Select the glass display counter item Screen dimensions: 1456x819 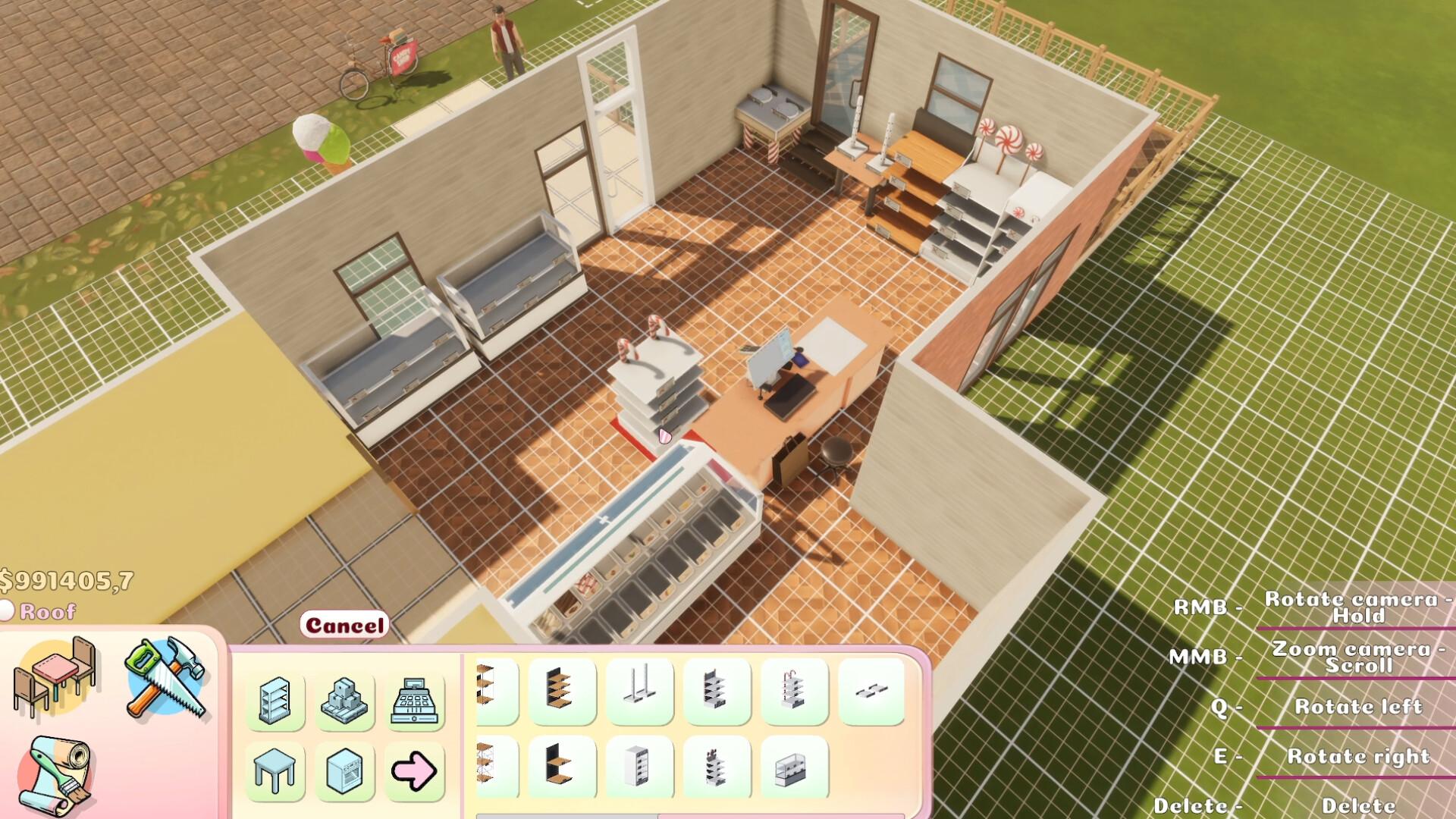tap(794, 767)
